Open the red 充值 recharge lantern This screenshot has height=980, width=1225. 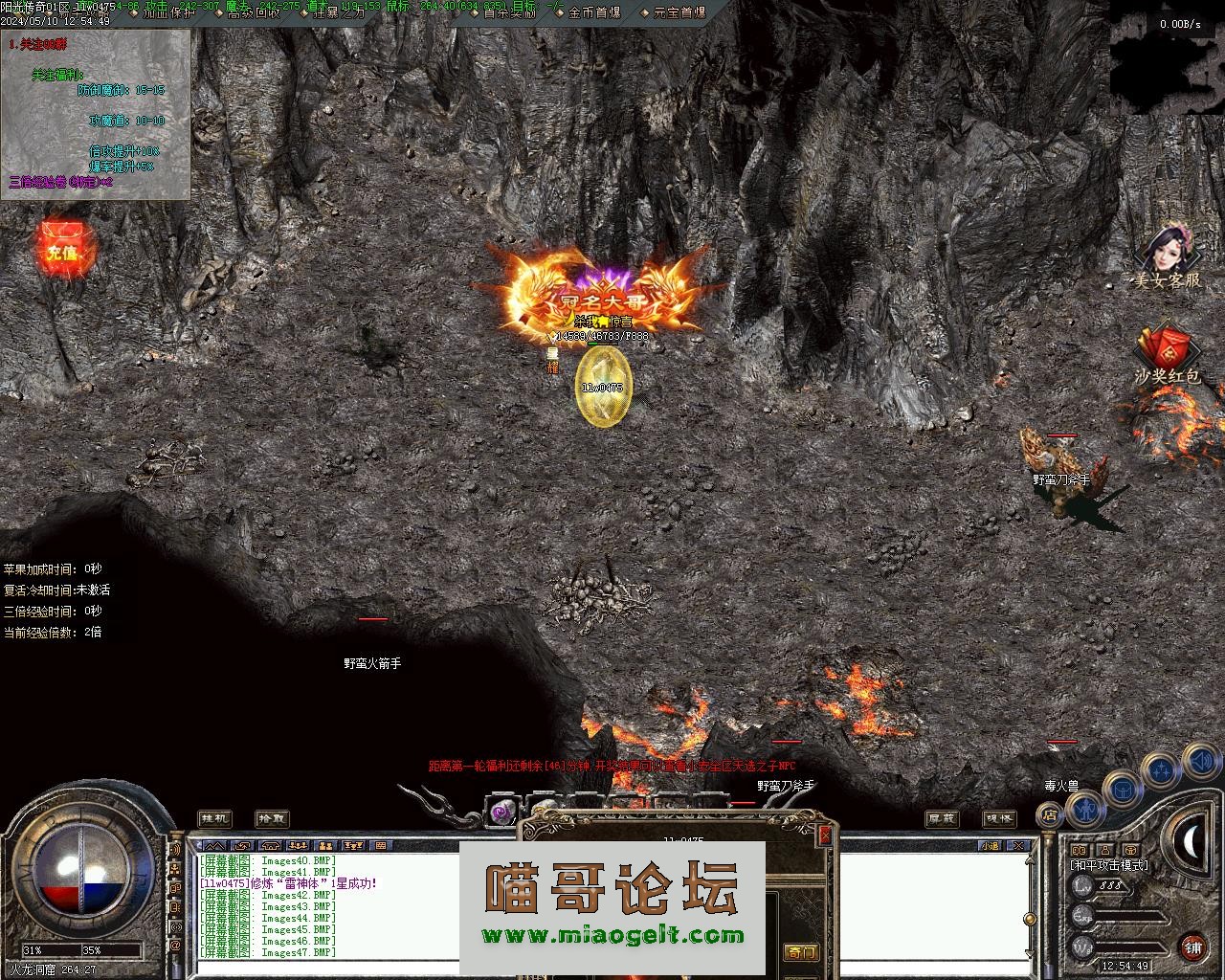coord(60,251)
